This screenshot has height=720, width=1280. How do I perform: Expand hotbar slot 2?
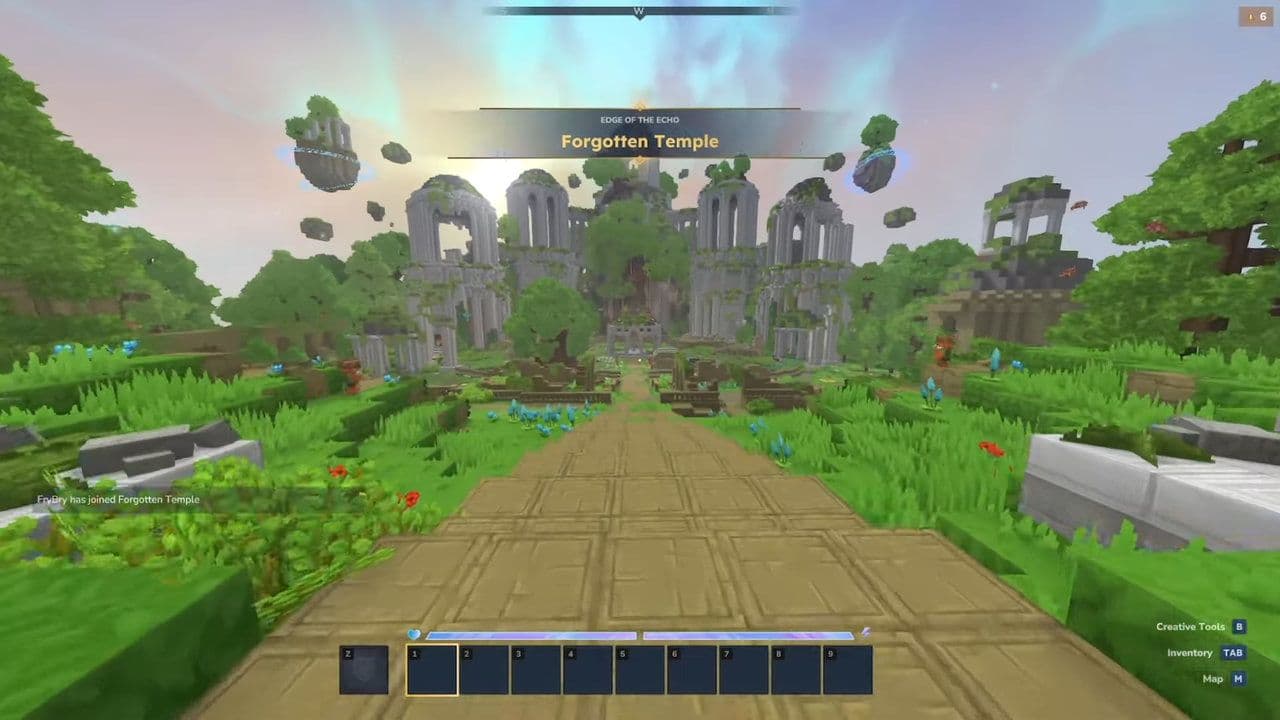[x=484, y=668]
